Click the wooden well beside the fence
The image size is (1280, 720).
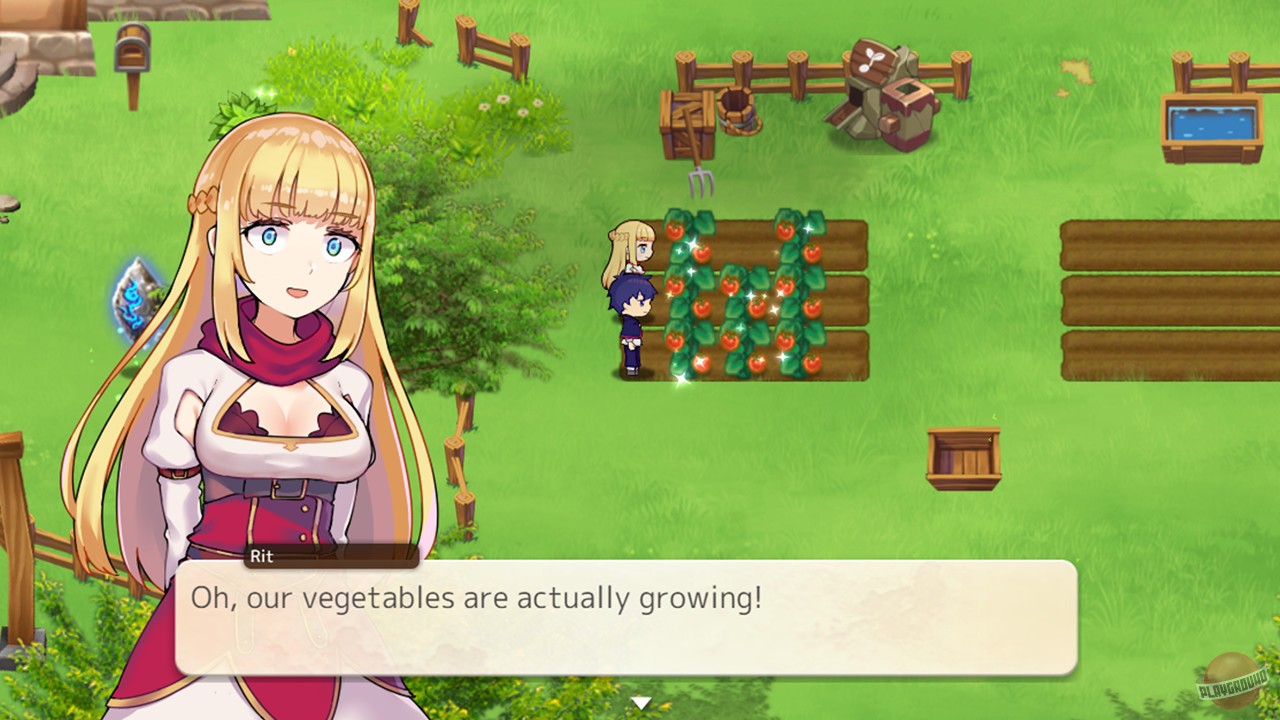point(737,110)
